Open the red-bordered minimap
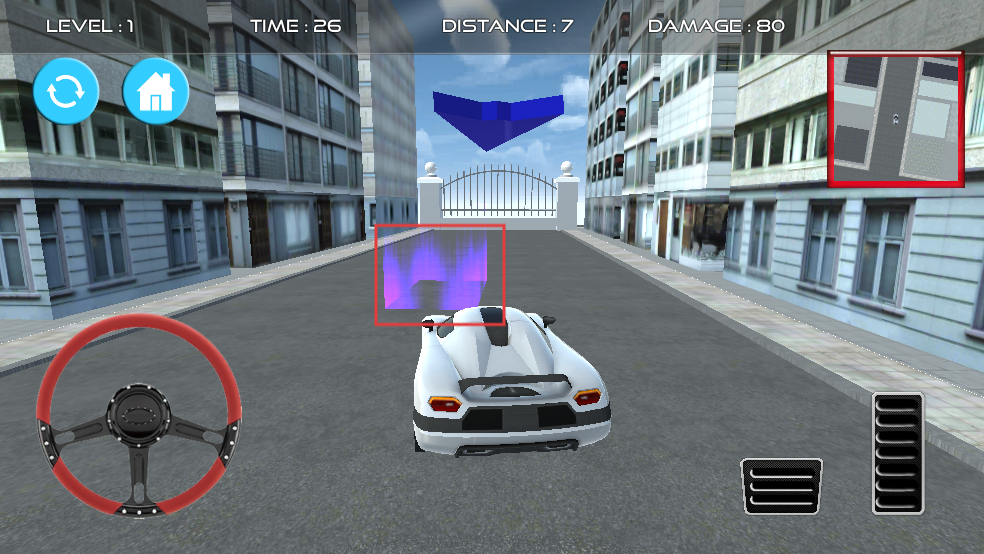The width and height of the screenshot is (984, 554). (x=895, y=119)
